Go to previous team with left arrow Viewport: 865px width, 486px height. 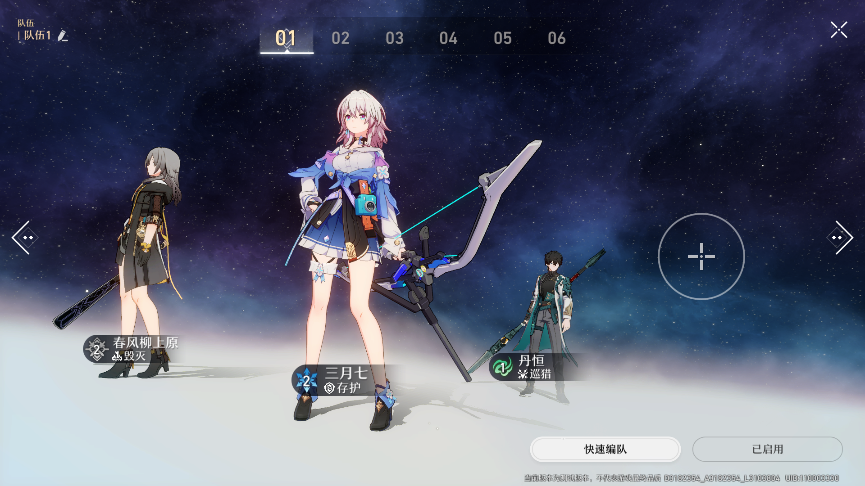click(24, 238)
